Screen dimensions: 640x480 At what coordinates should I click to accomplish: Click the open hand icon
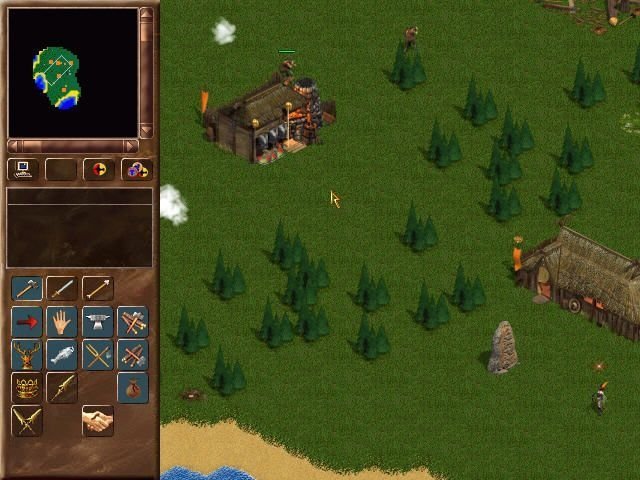click(x=62, y=322)
